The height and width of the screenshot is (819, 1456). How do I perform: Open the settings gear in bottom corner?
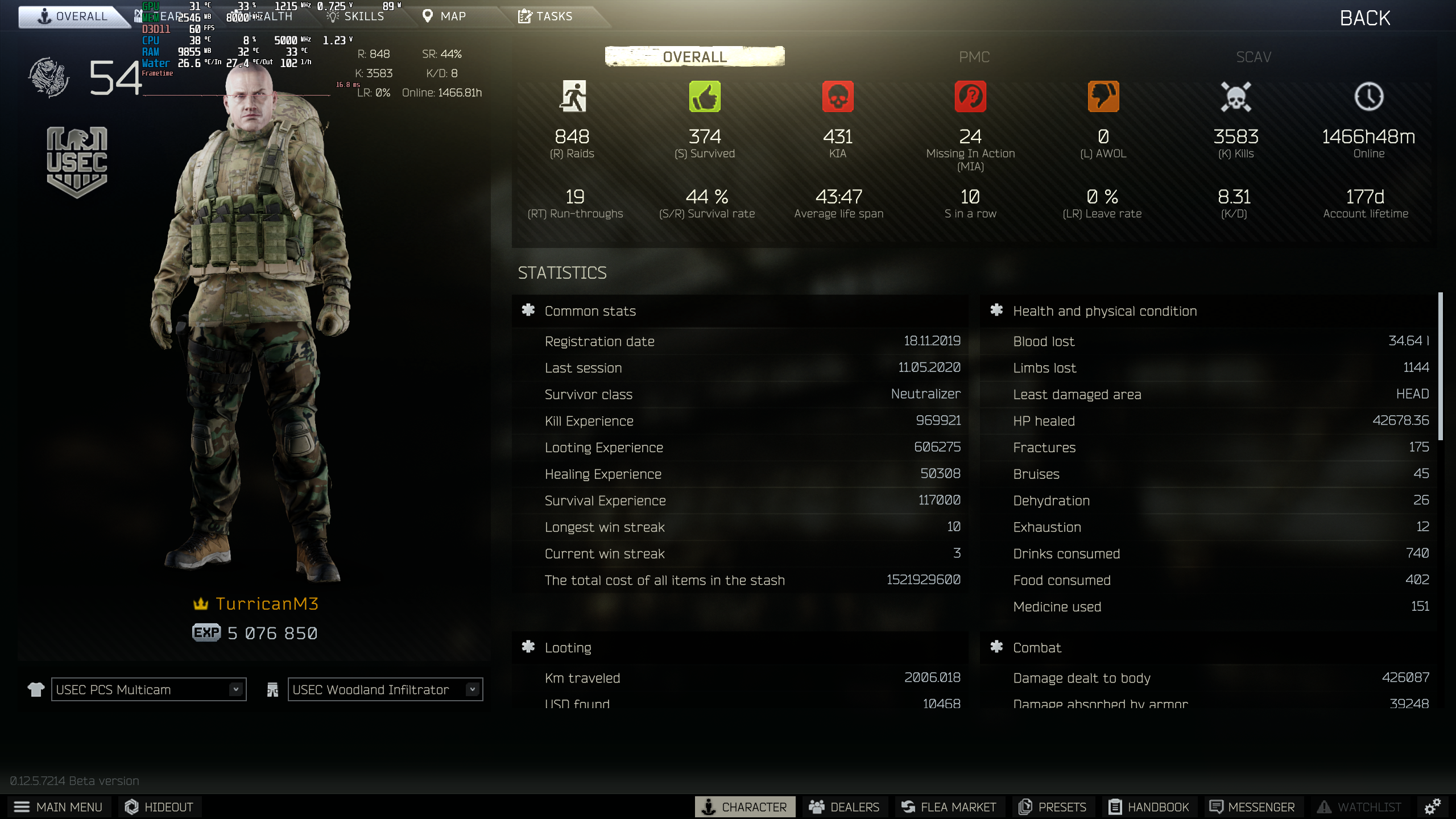[1432, 806]
